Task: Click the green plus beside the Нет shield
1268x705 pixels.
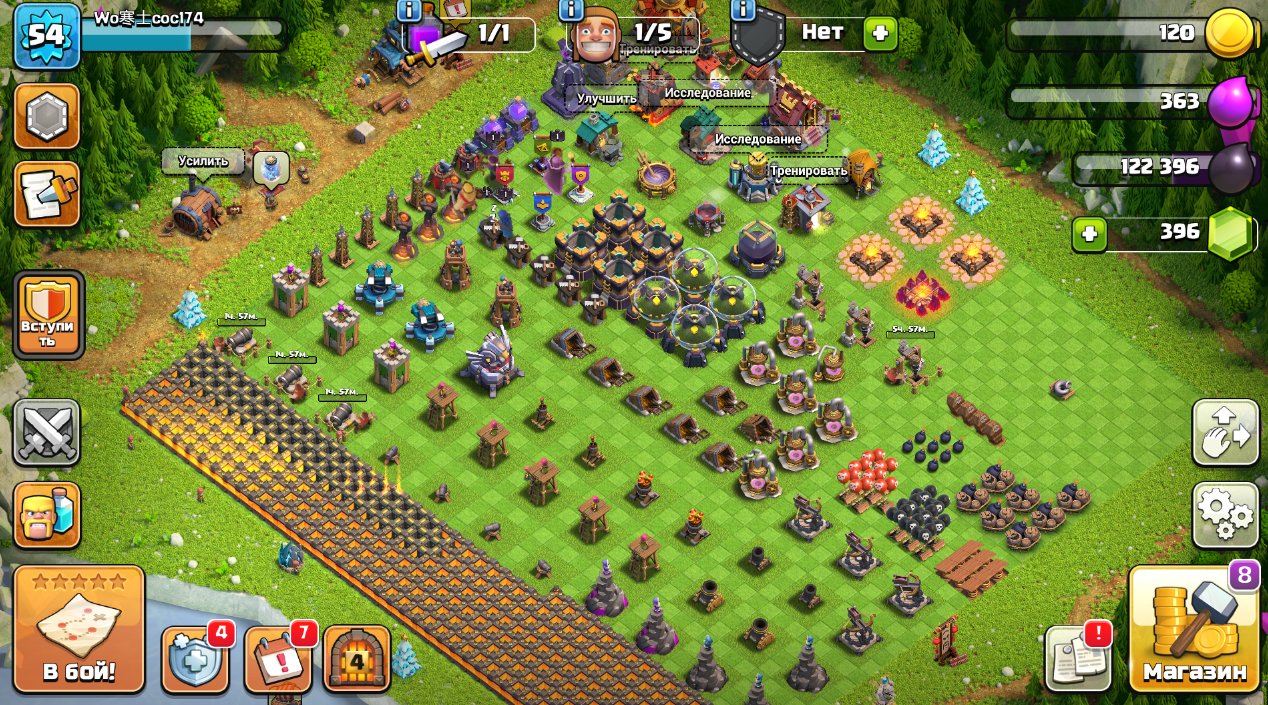Action: point(880,34)
